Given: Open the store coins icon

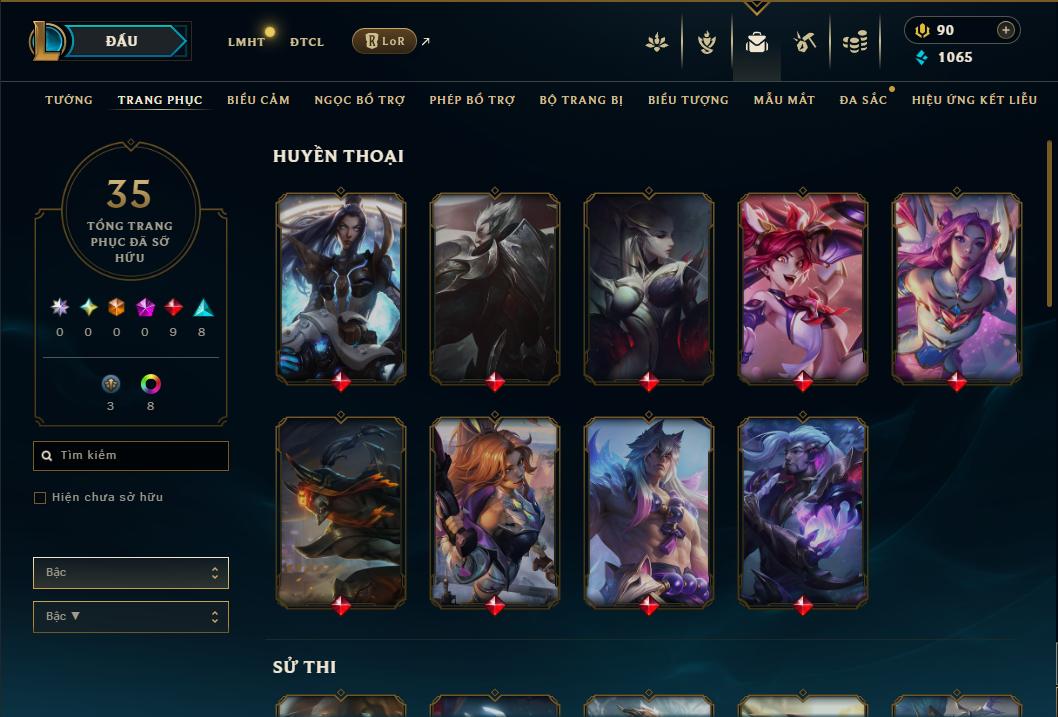Looking at the screenshot, I should 855,42.
